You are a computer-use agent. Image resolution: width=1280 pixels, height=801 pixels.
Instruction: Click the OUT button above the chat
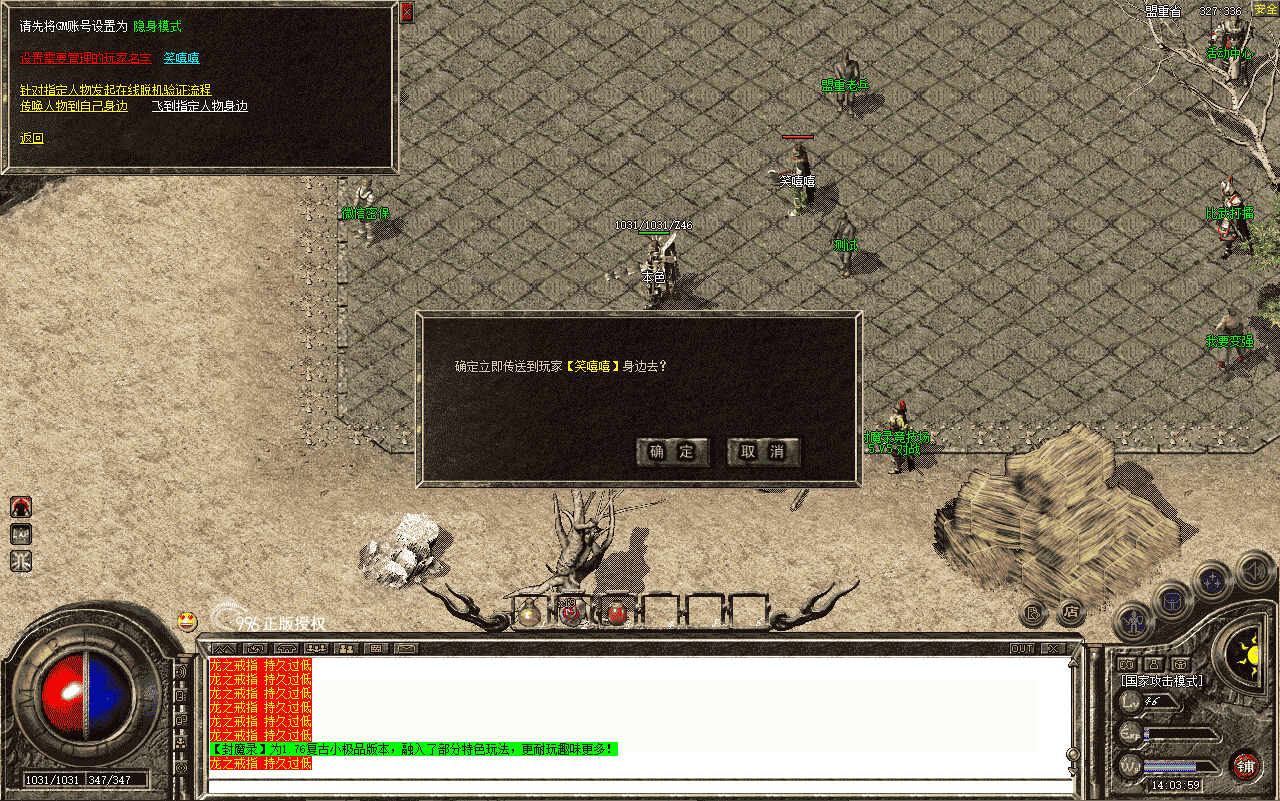click(1022, 648)
